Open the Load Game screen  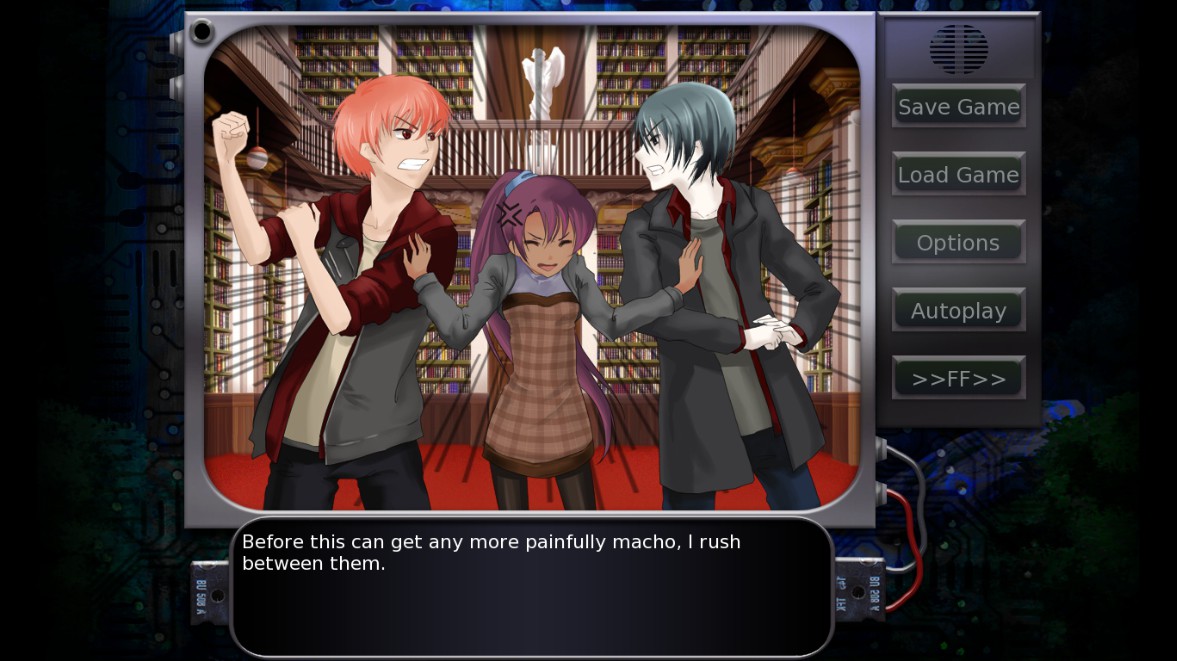958,174
